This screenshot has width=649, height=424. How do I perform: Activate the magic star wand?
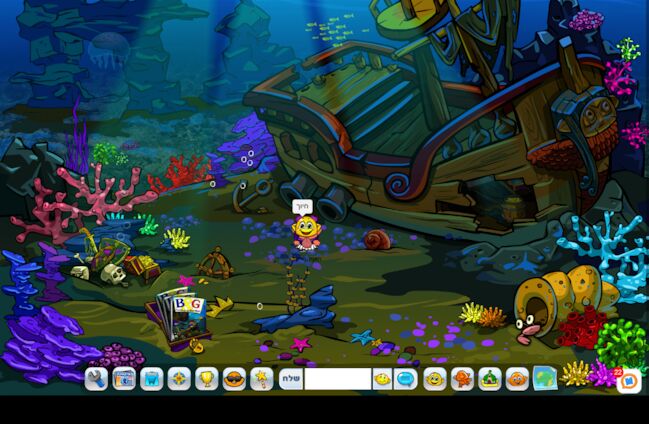point(261,379)
